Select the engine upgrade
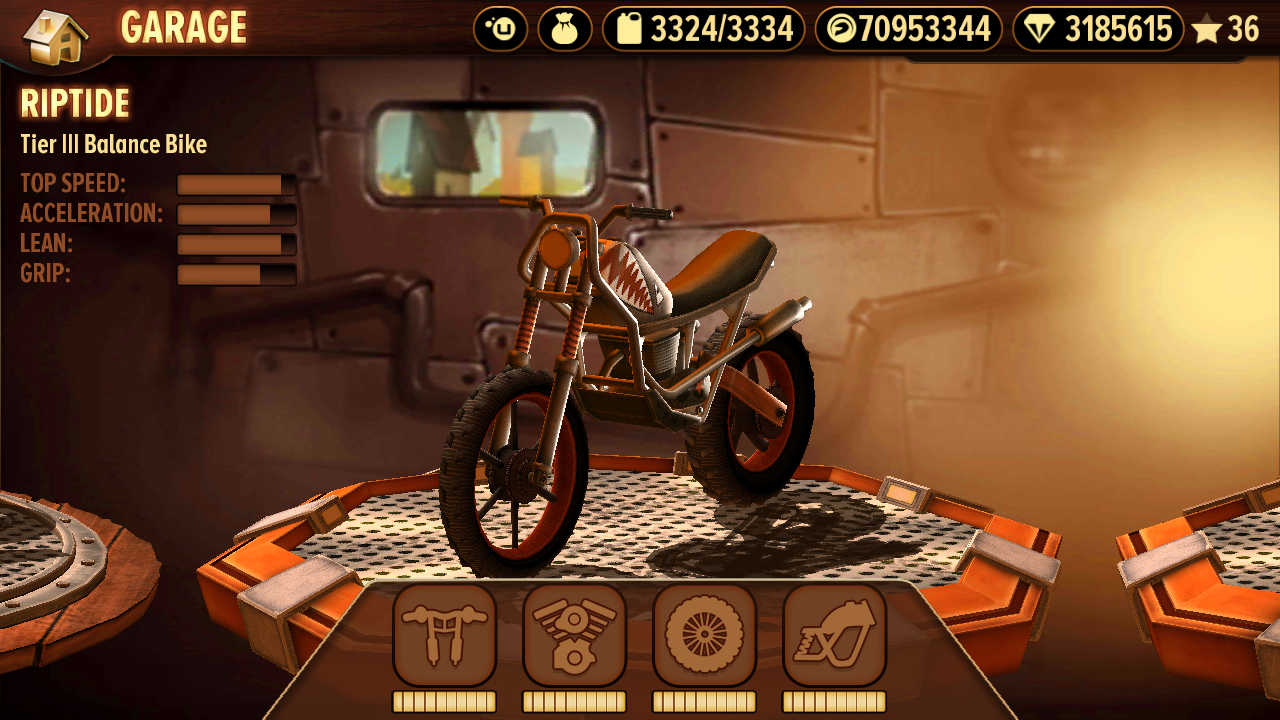The height and width of the screenshot is (720, 1280). pos(574,635)
